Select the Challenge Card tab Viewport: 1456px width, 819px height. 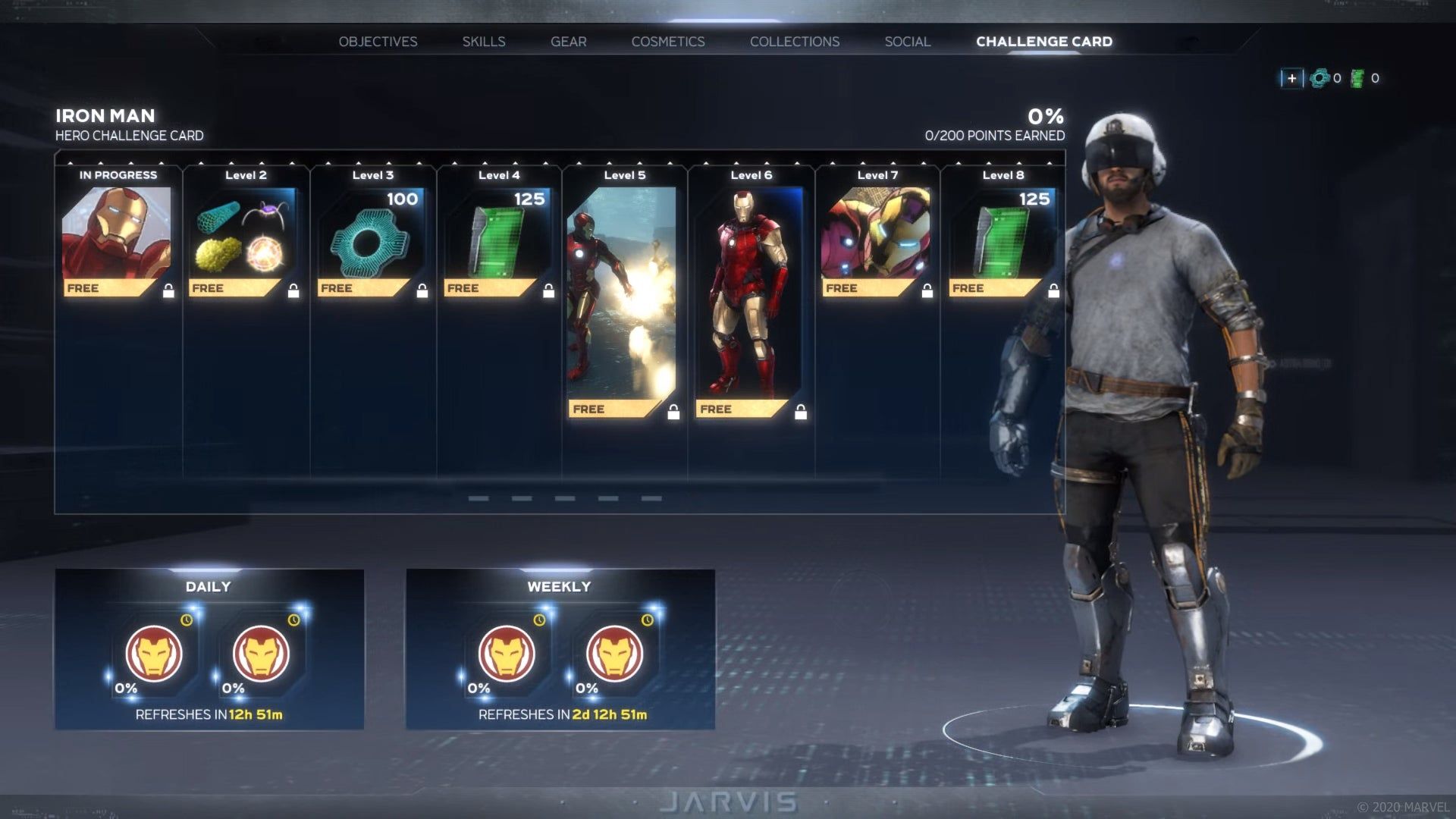pos(1043,42)
